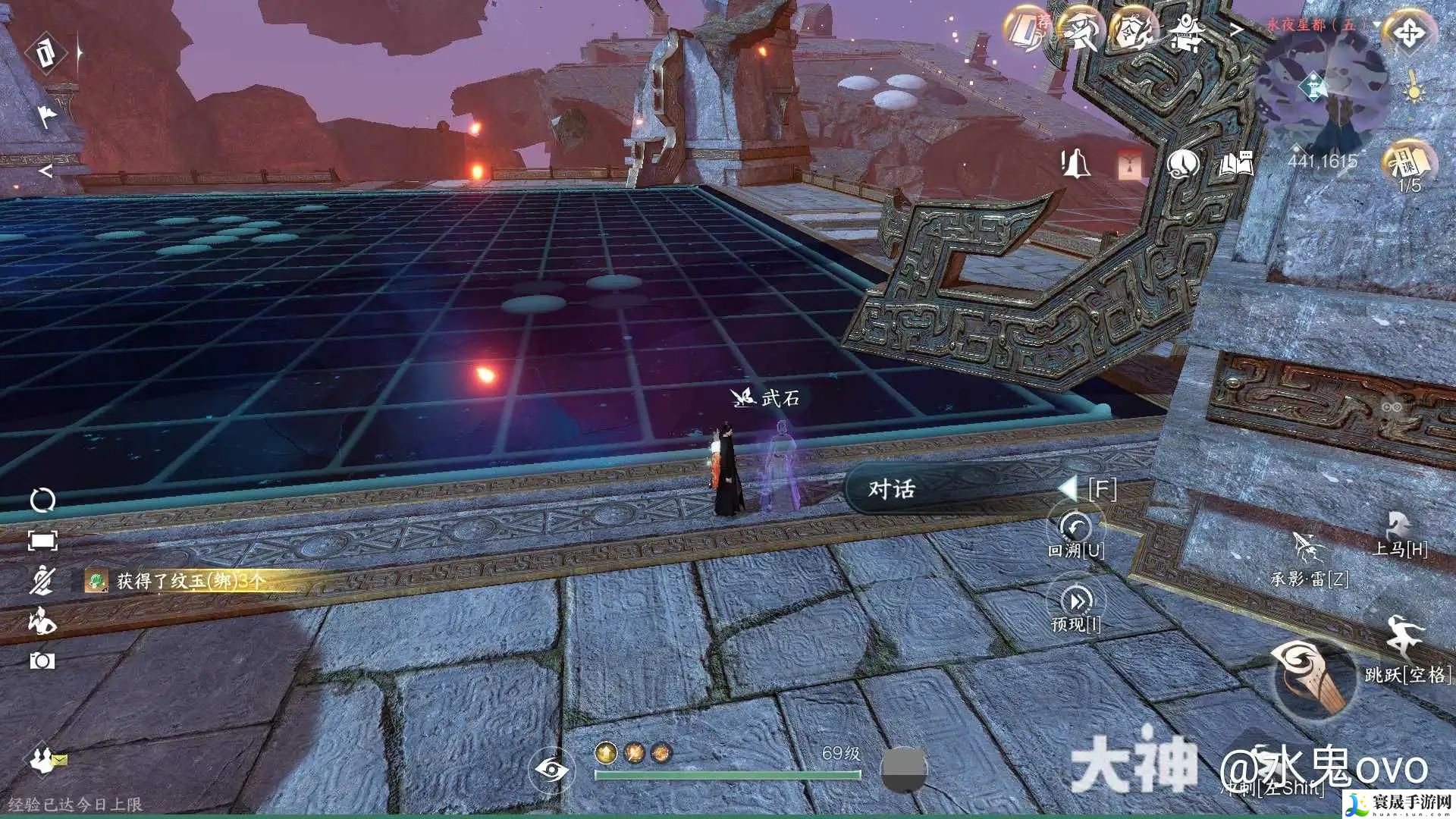The image size is (1456, 819).
Task: Open the friends icon with mail badge
Action: [x=47, y=759]
